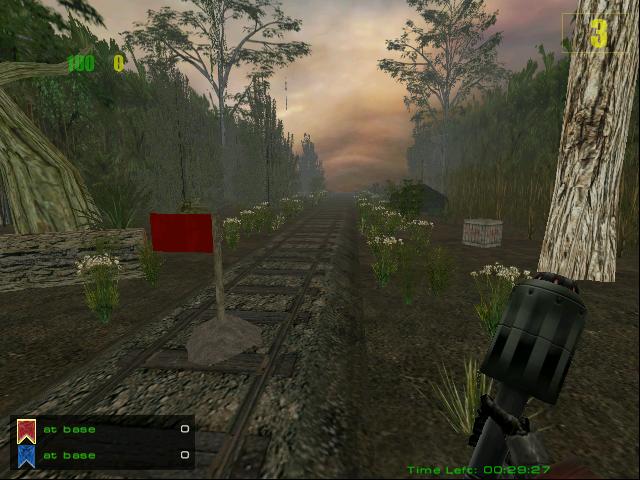Select the blue team flag status icon
The width and height of the screenshot is (640, 480).
pyautogui.click(x=27, y=456)
